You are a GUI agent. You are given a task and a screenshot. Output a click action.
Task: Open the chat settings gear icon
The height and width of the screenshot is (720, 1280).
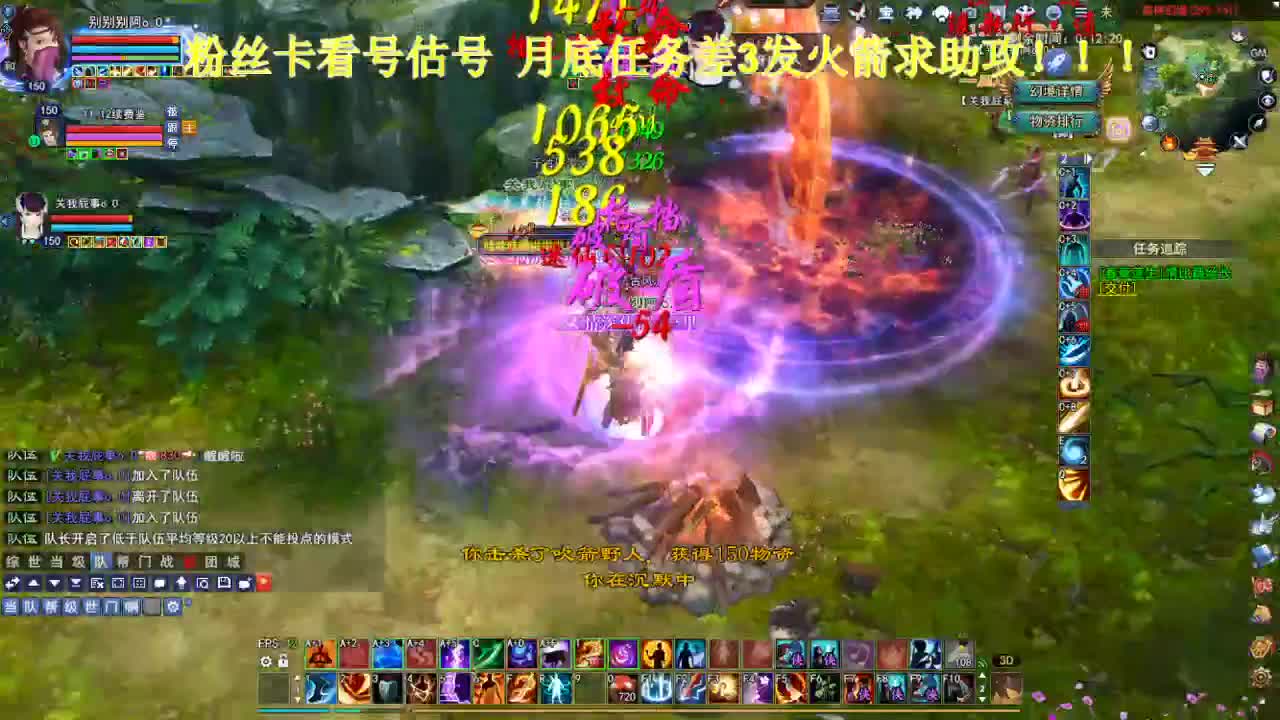[173, 606]
